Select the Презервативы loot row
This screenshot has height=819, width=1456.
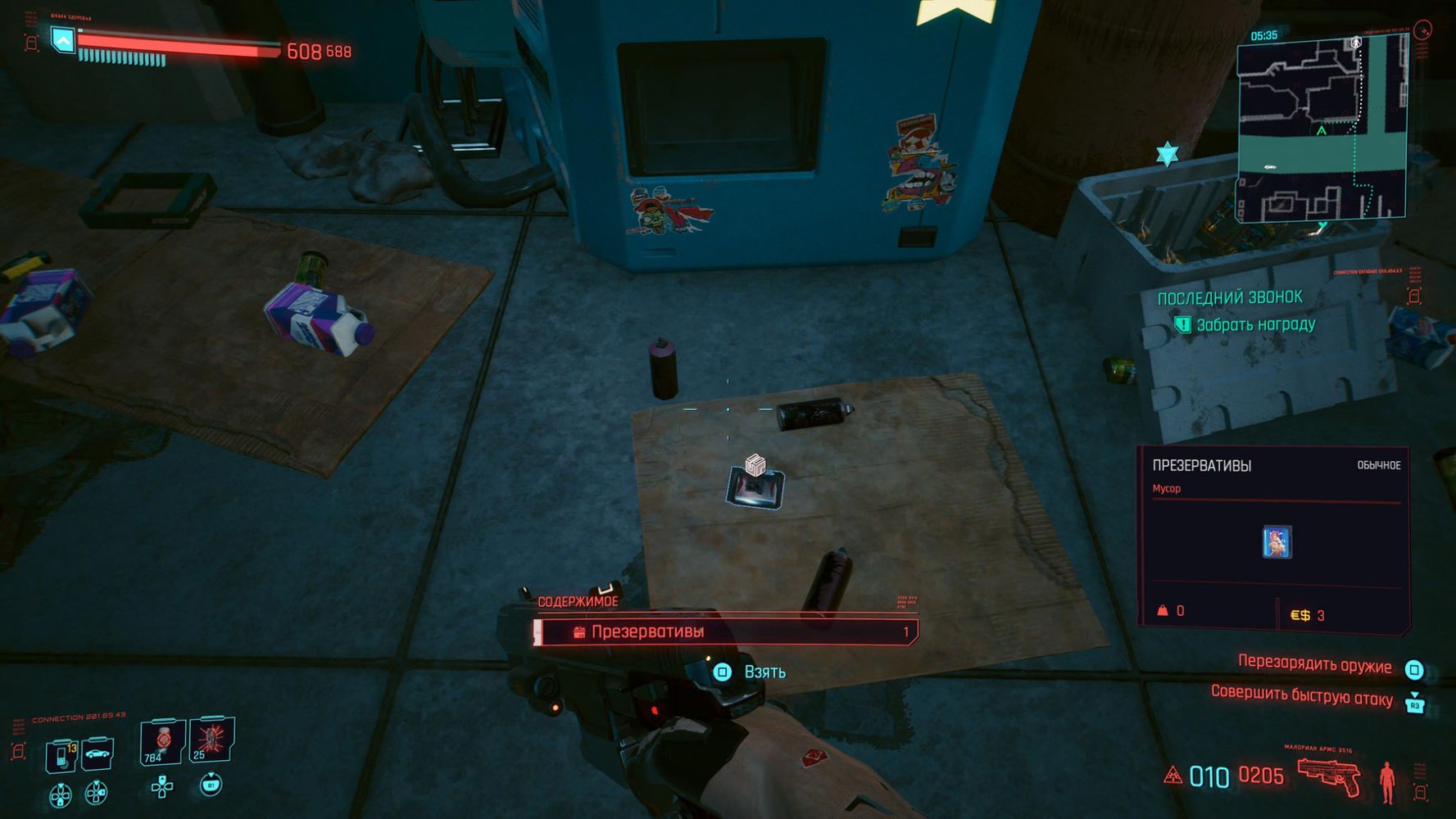click(x=726, y=631)
